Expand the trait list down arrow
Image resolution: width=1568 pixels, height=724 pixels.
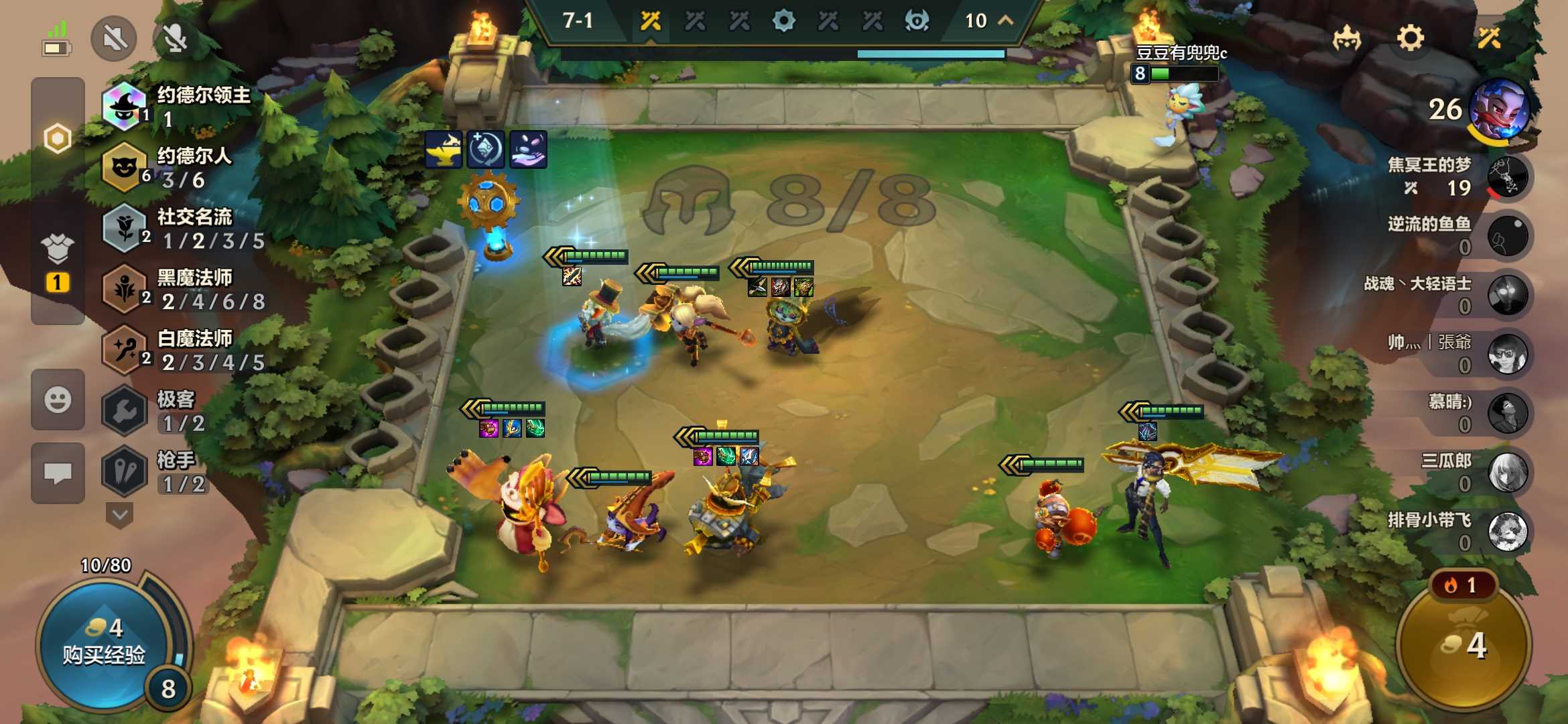pyautogui.click(x=120, y=515)
